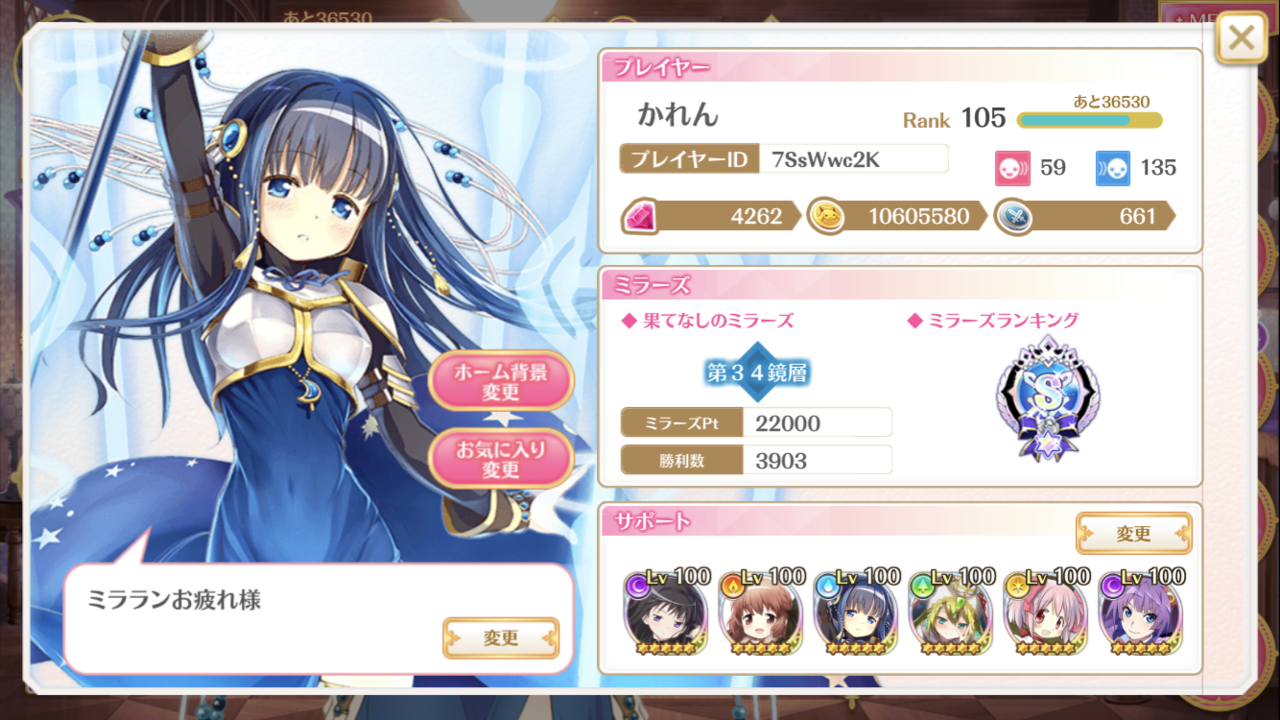The height and width of the screenshot is (720, 1280).
Task: Click the player ID field showing 7SsWwc2K
Action: 855,158
